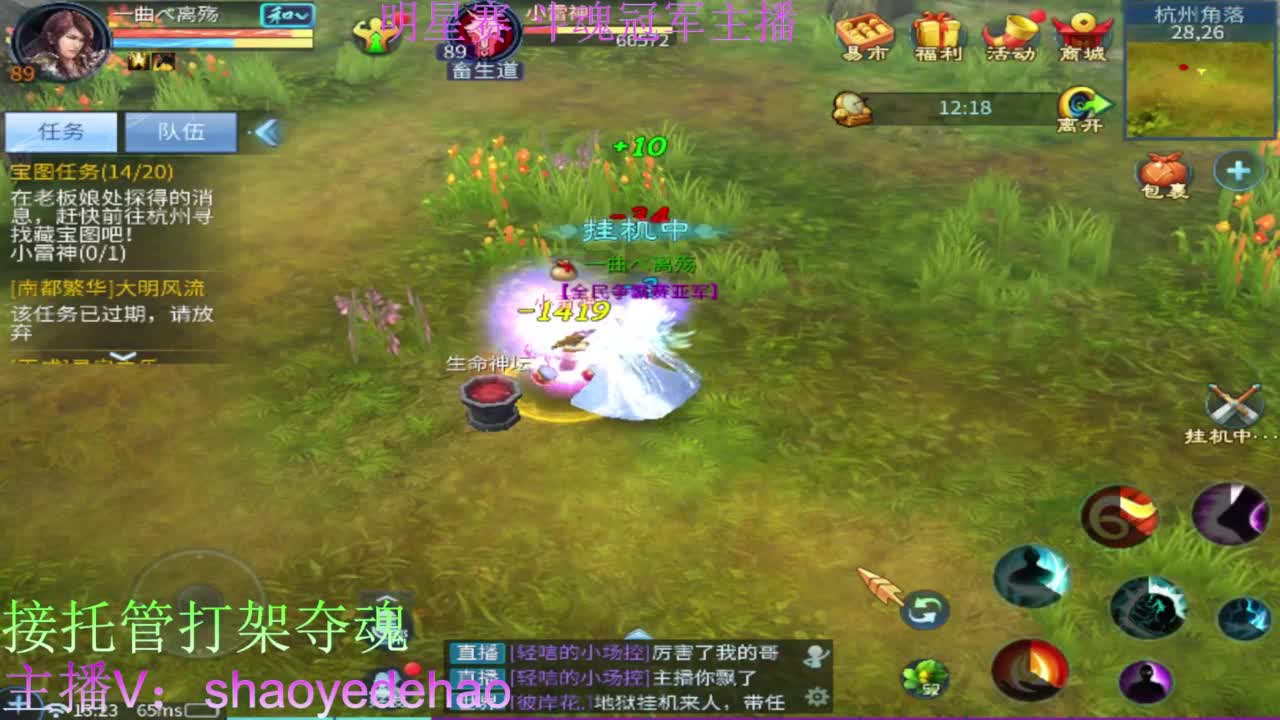This screenshot has height=720, width=1280.
Task: Expand the chat window upward chevron
Action: 640,636
